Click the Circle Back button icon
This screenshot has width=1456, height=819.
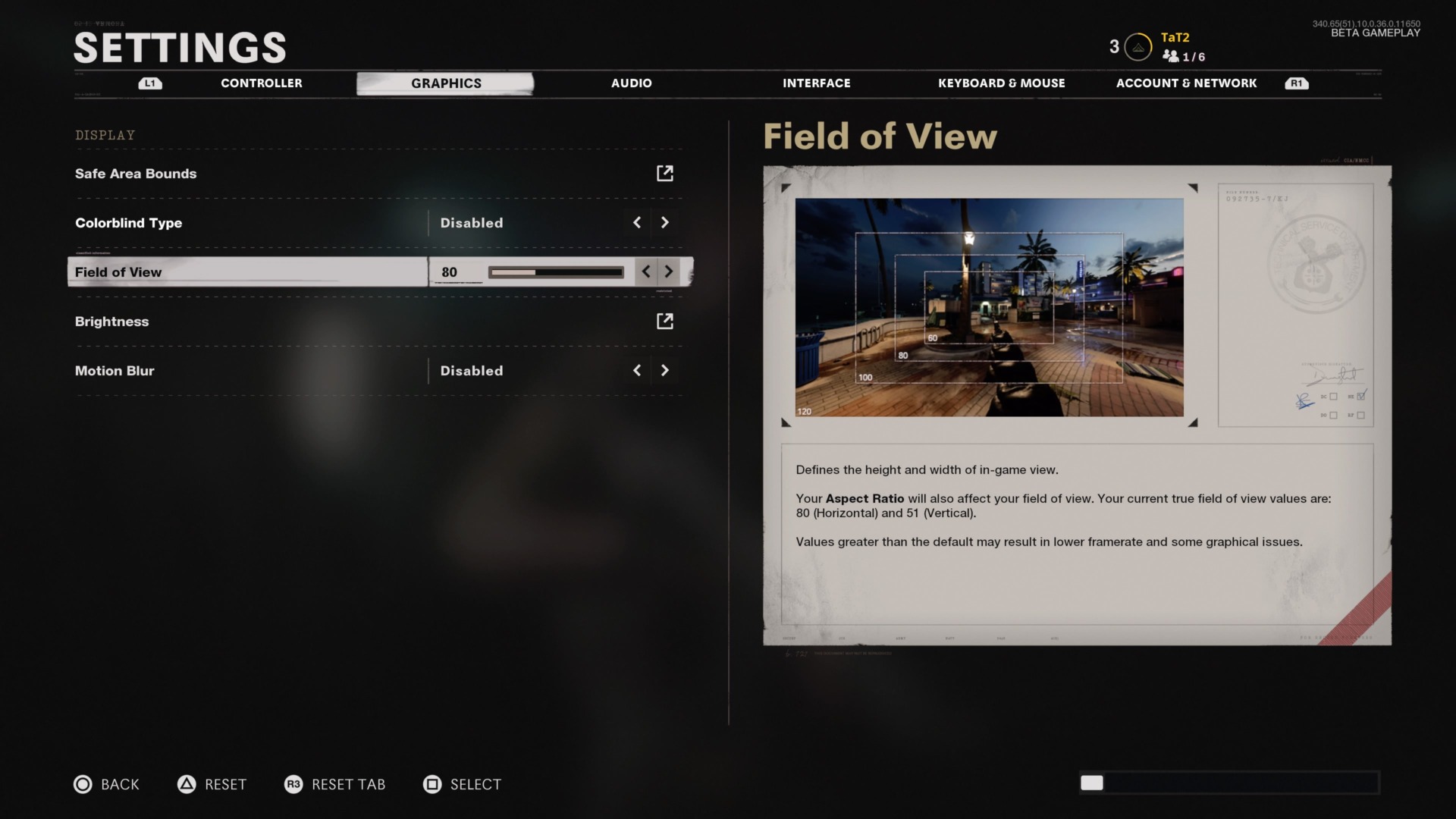click(x=83, y=784)
